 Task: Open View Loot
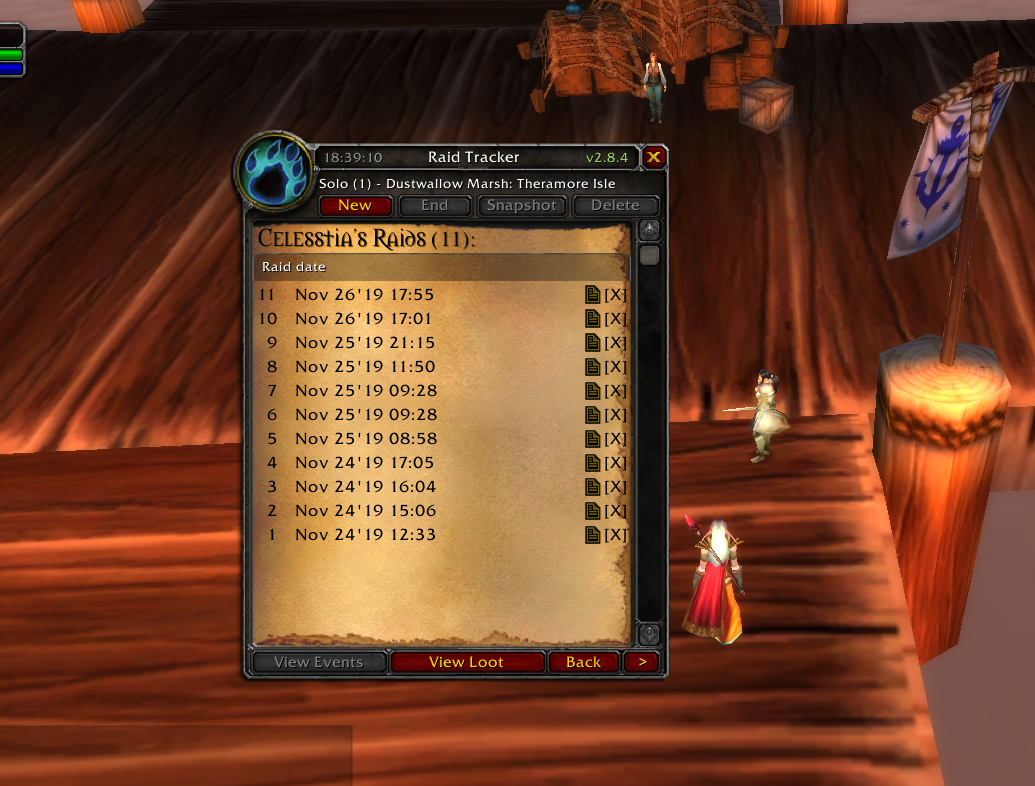(x=466, y=662)
